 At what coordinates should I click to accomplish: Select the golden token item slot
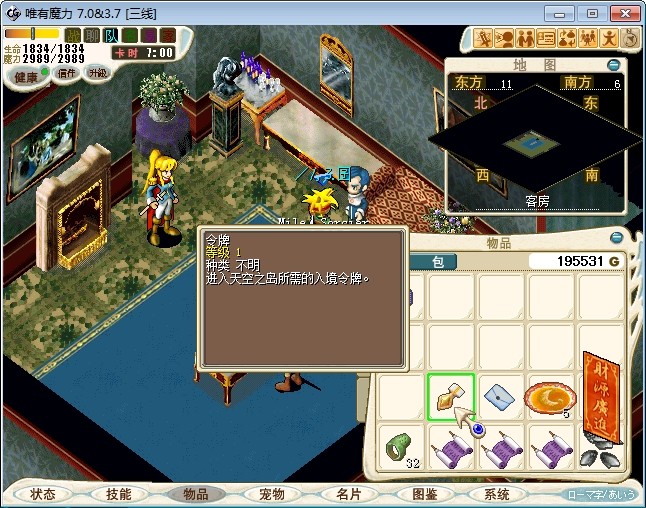click(451, 397)
